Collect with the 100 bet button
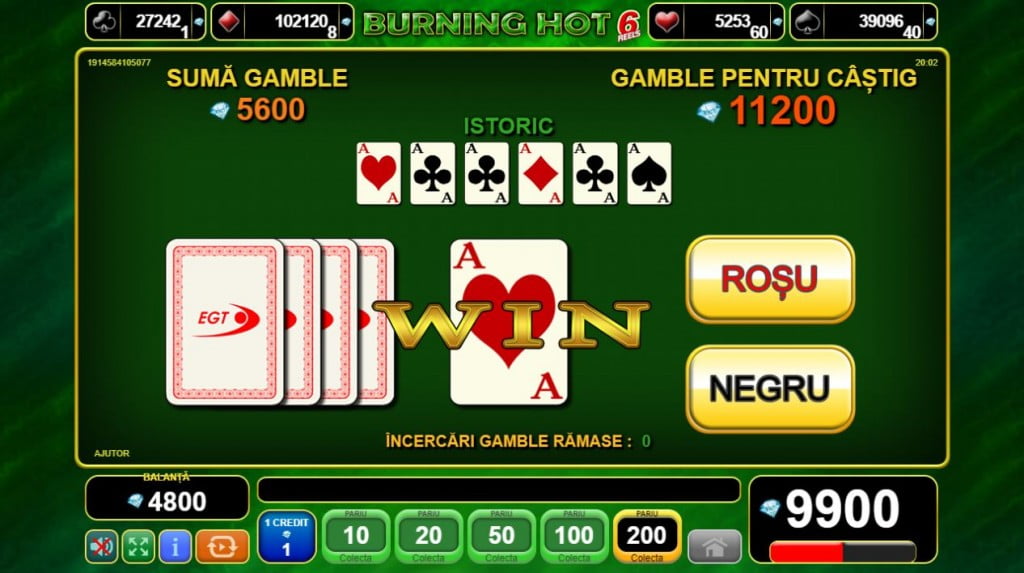Screen dimensions: 1024x573 (x=574, y=537)
